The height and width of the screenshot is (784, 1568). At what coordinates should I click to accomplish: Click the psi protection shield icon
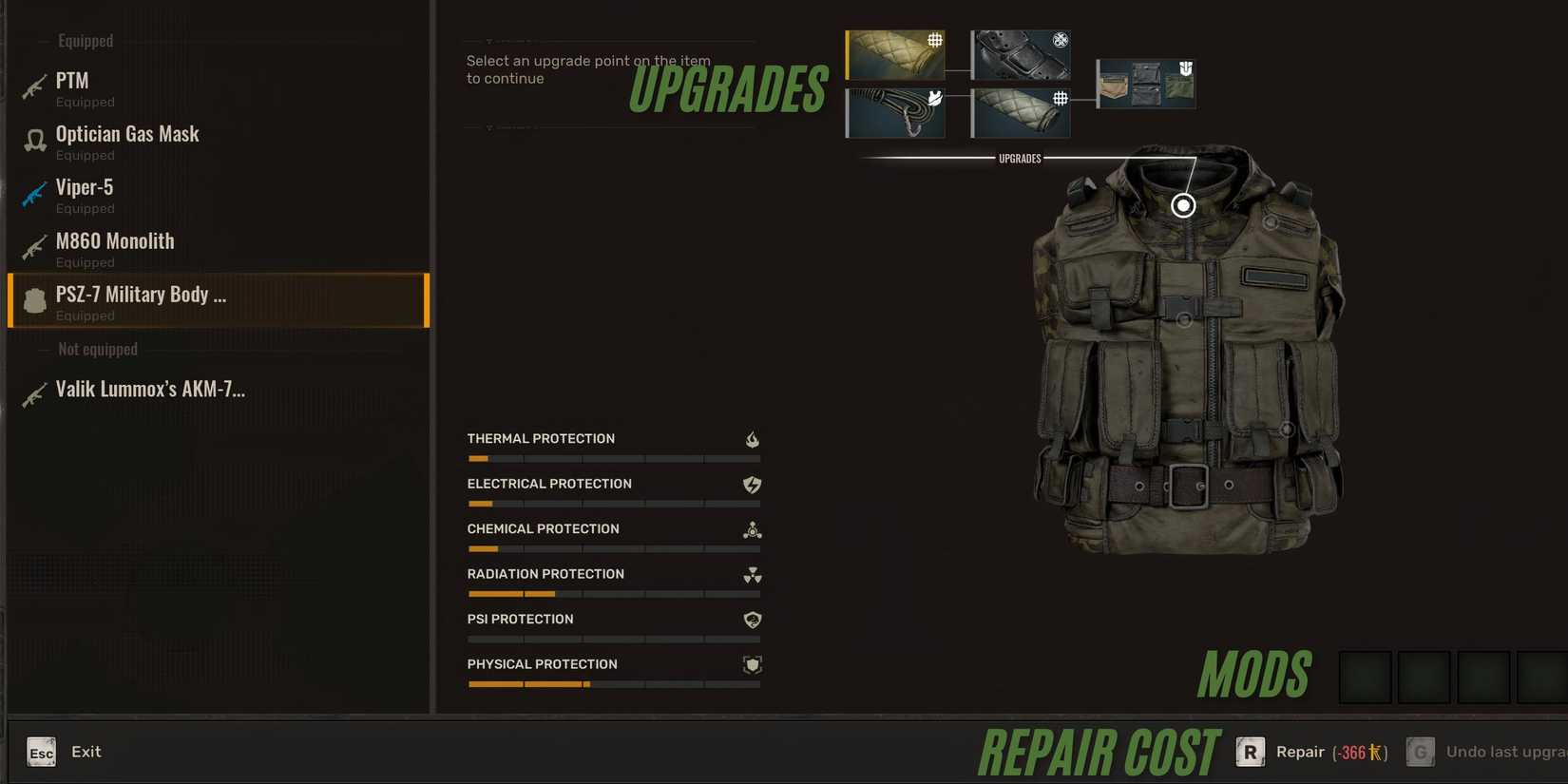tap(752, 620)
